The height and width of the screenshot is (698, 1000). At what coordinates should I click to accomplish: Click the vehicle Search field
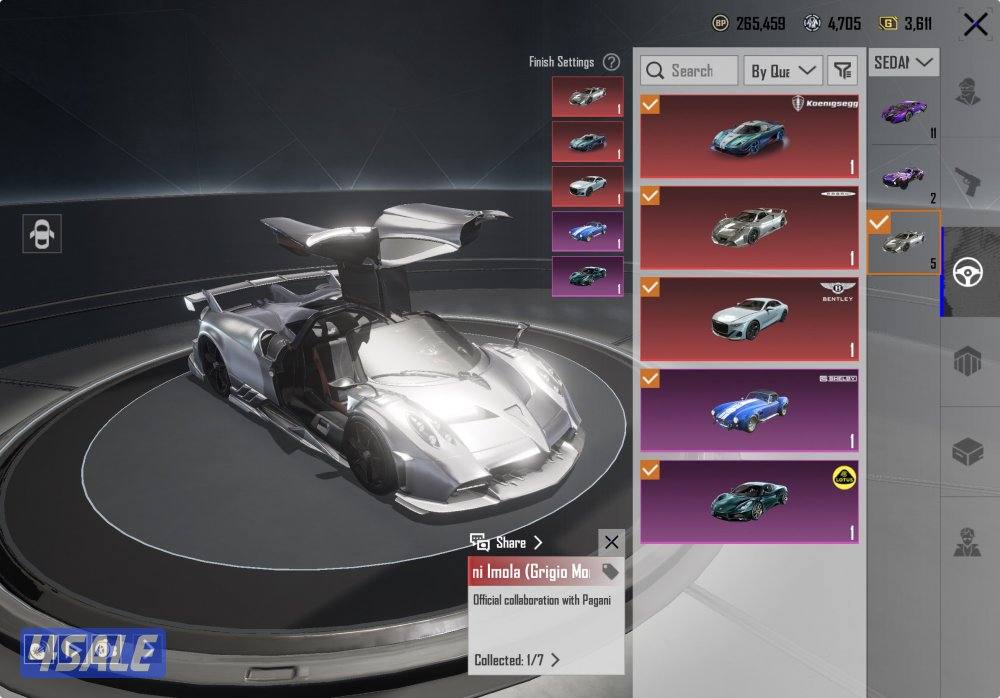(689, 70)
